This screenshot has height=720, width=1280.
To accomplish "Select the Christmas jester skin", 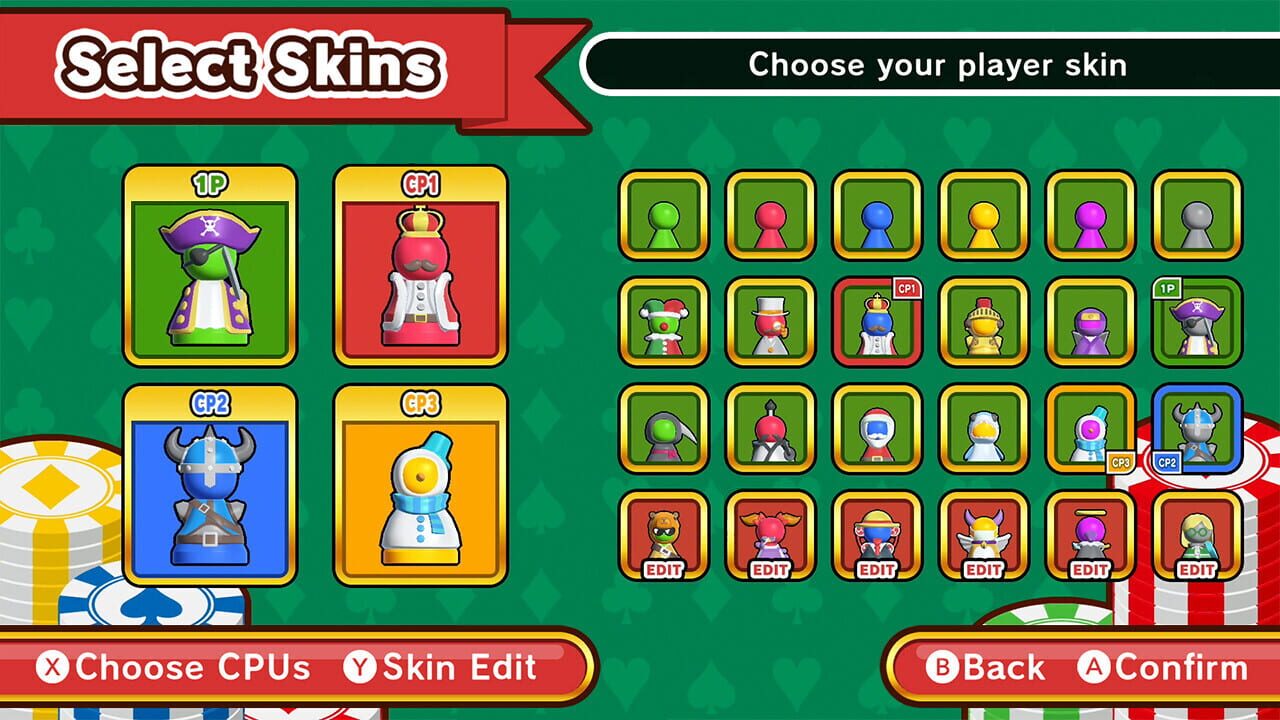I will click(664, 322).
